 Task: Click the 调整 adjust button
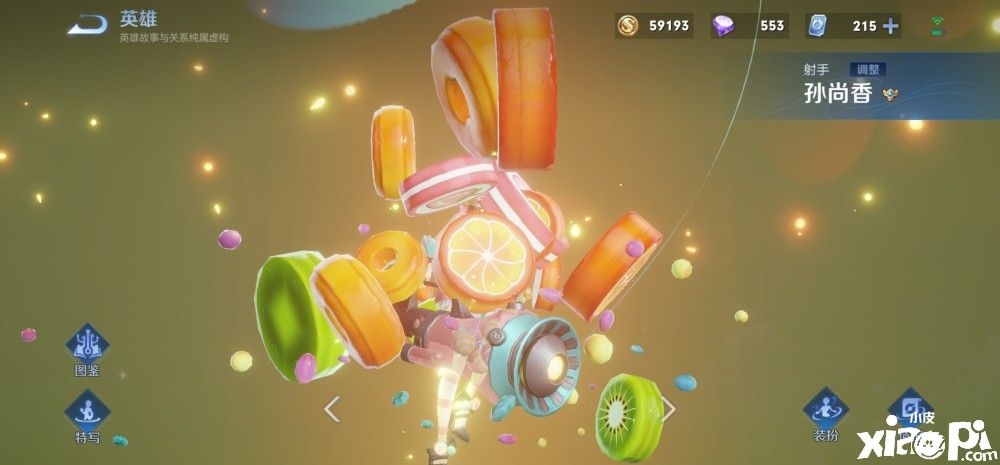click(x=867, y=70)
